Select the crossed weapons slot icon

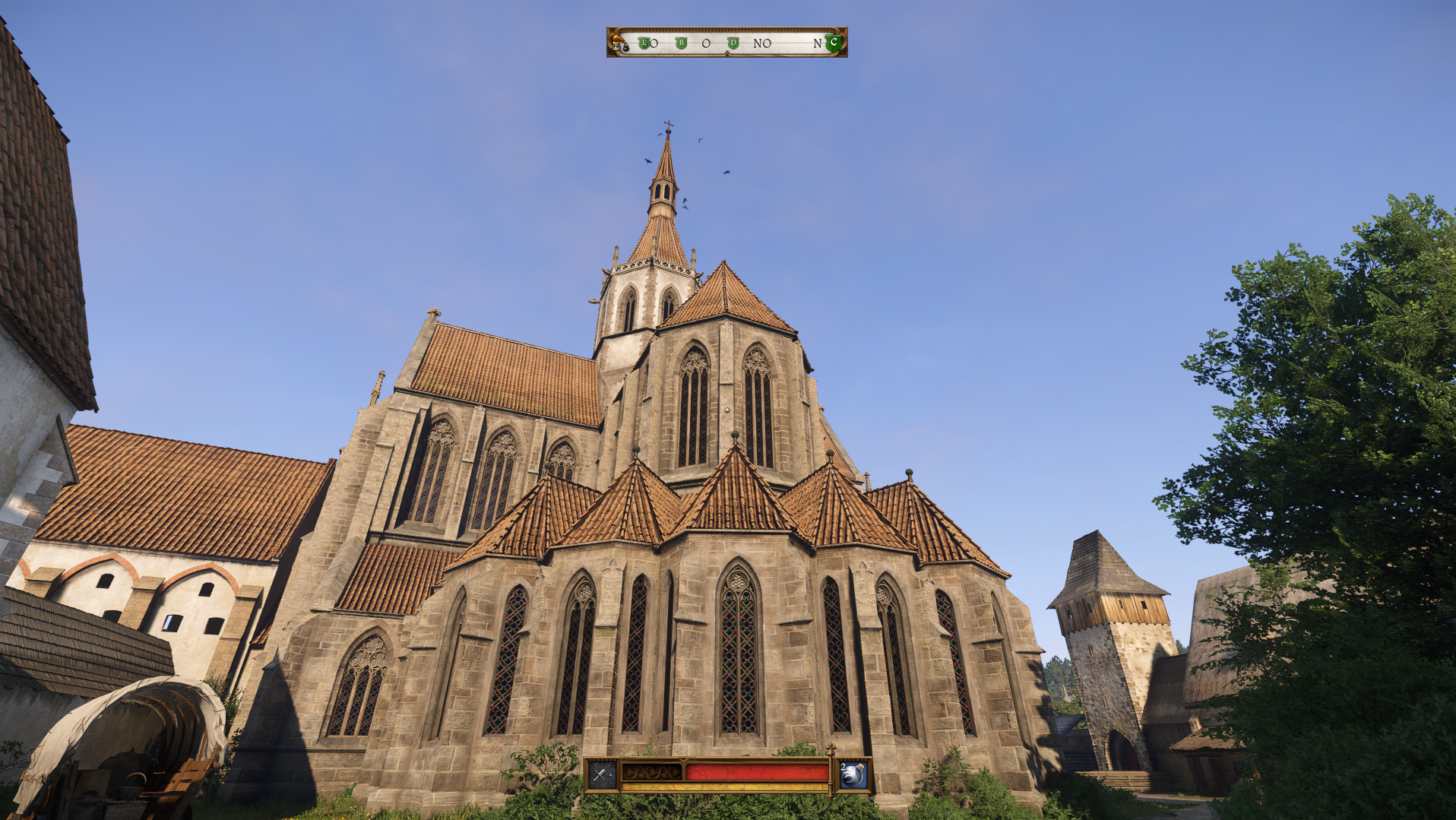point(601,774)
